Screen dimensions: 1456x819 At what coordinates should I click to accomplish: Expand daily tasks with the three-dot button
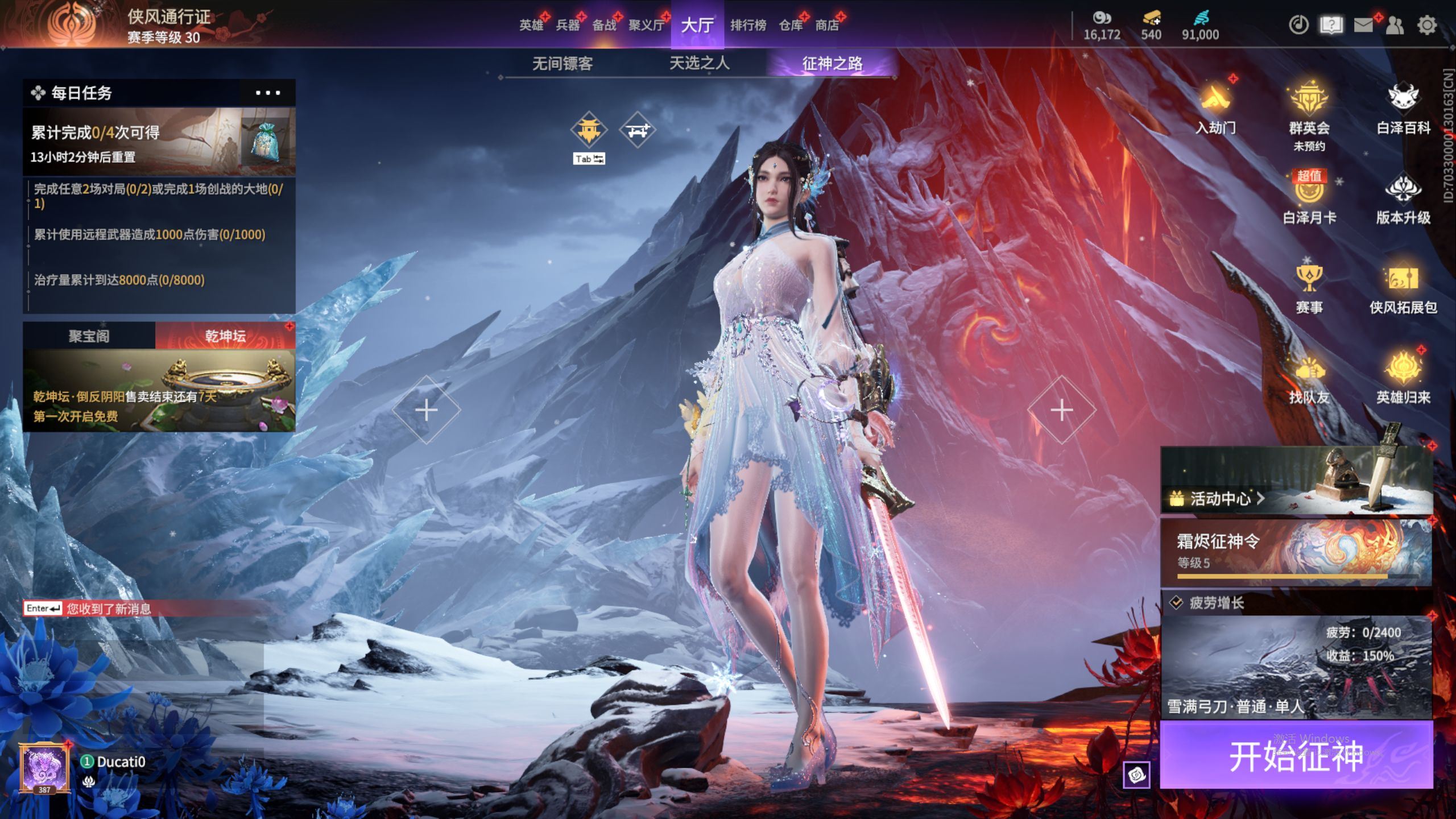[267, 93]
